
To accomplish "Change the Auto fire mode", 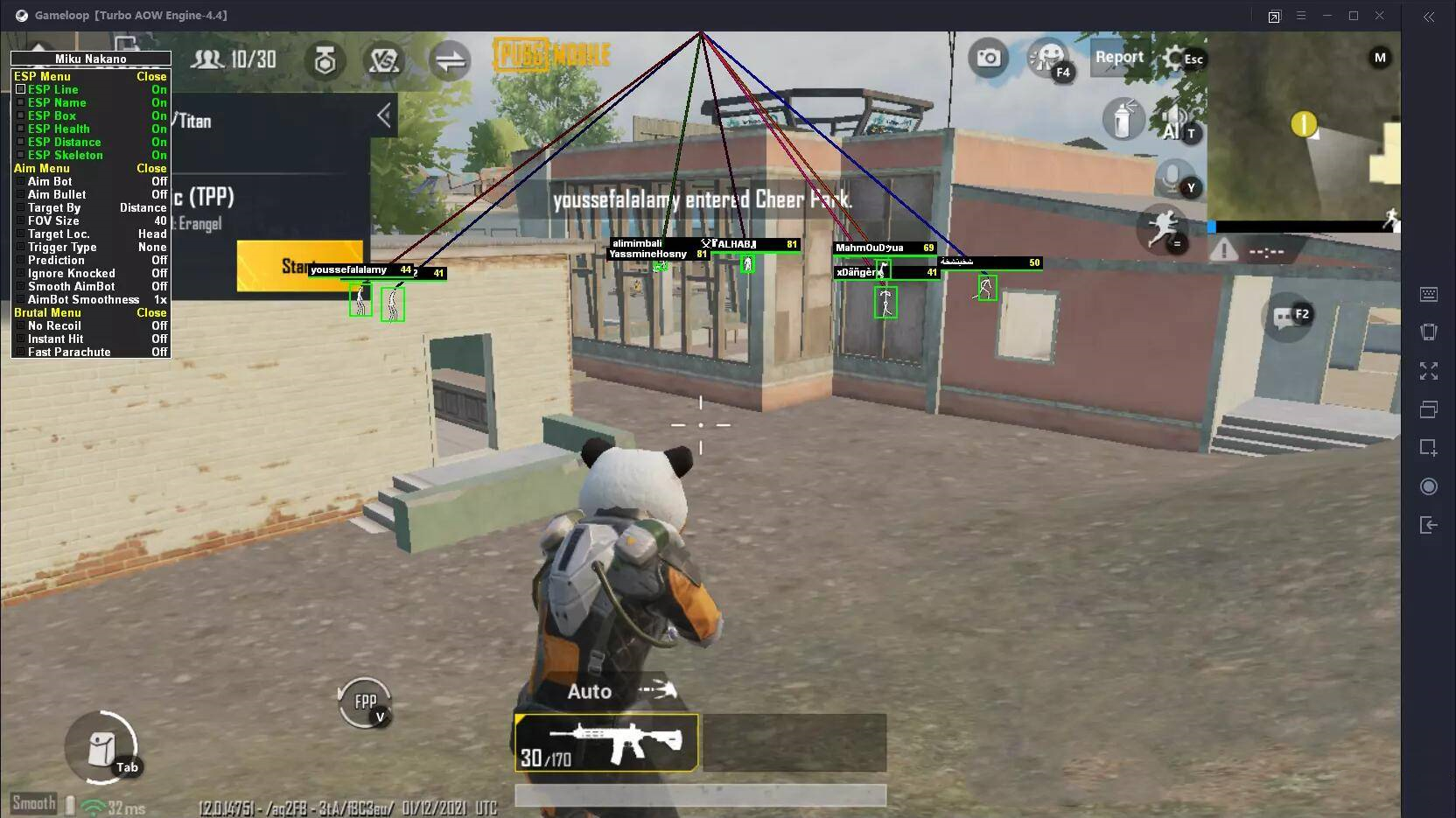I will [x=591, y=691].
